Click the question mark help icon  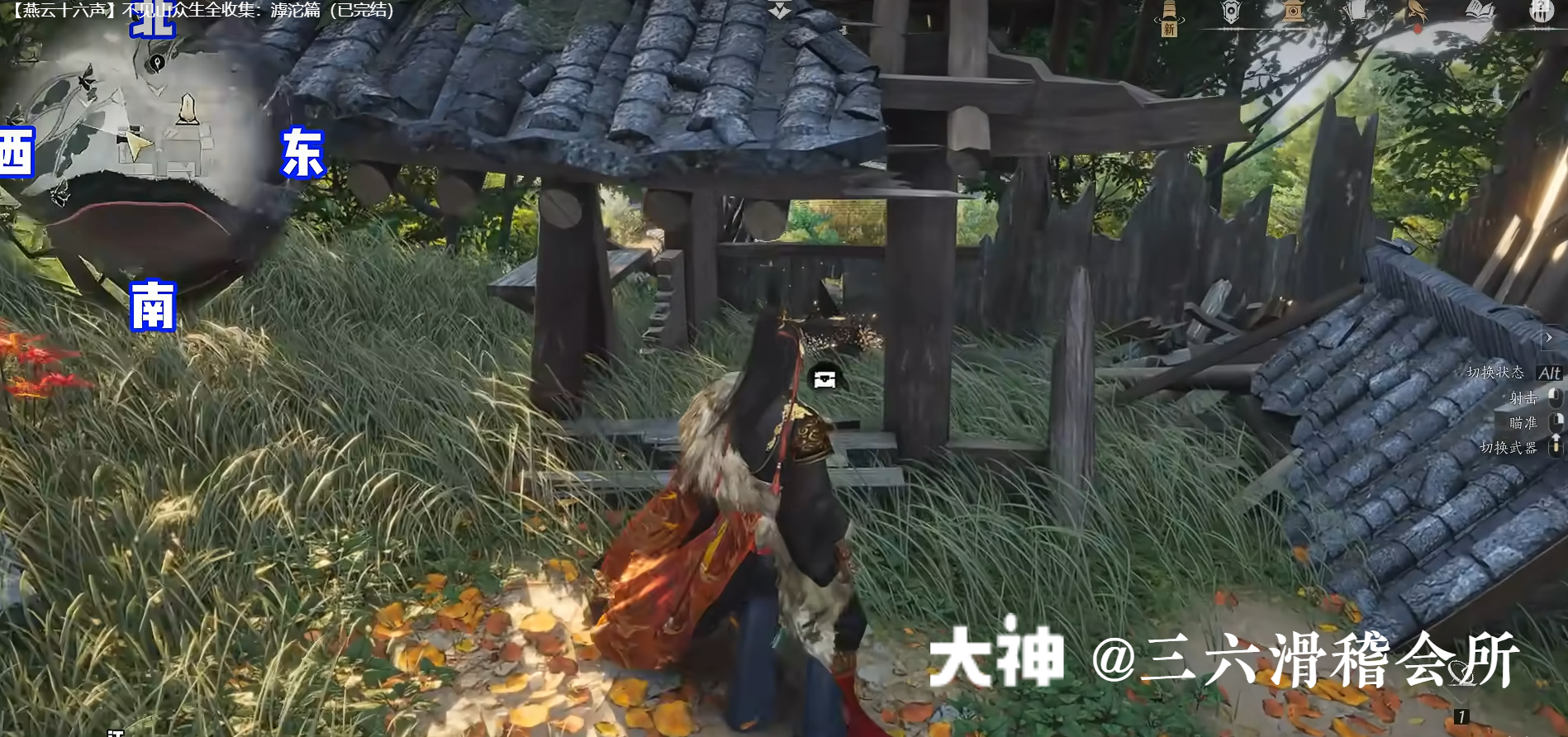point(1542,13)
